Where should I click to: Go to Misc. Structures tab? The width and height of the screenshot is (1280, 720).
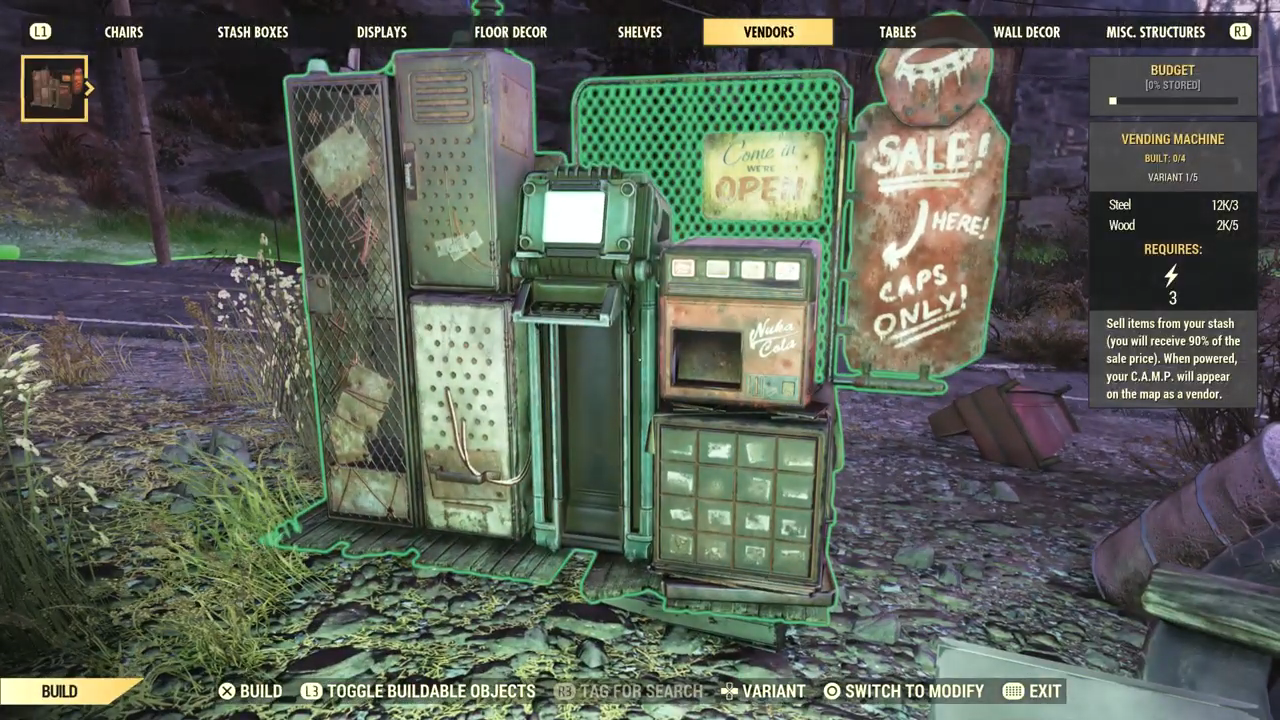point(1155,32)
